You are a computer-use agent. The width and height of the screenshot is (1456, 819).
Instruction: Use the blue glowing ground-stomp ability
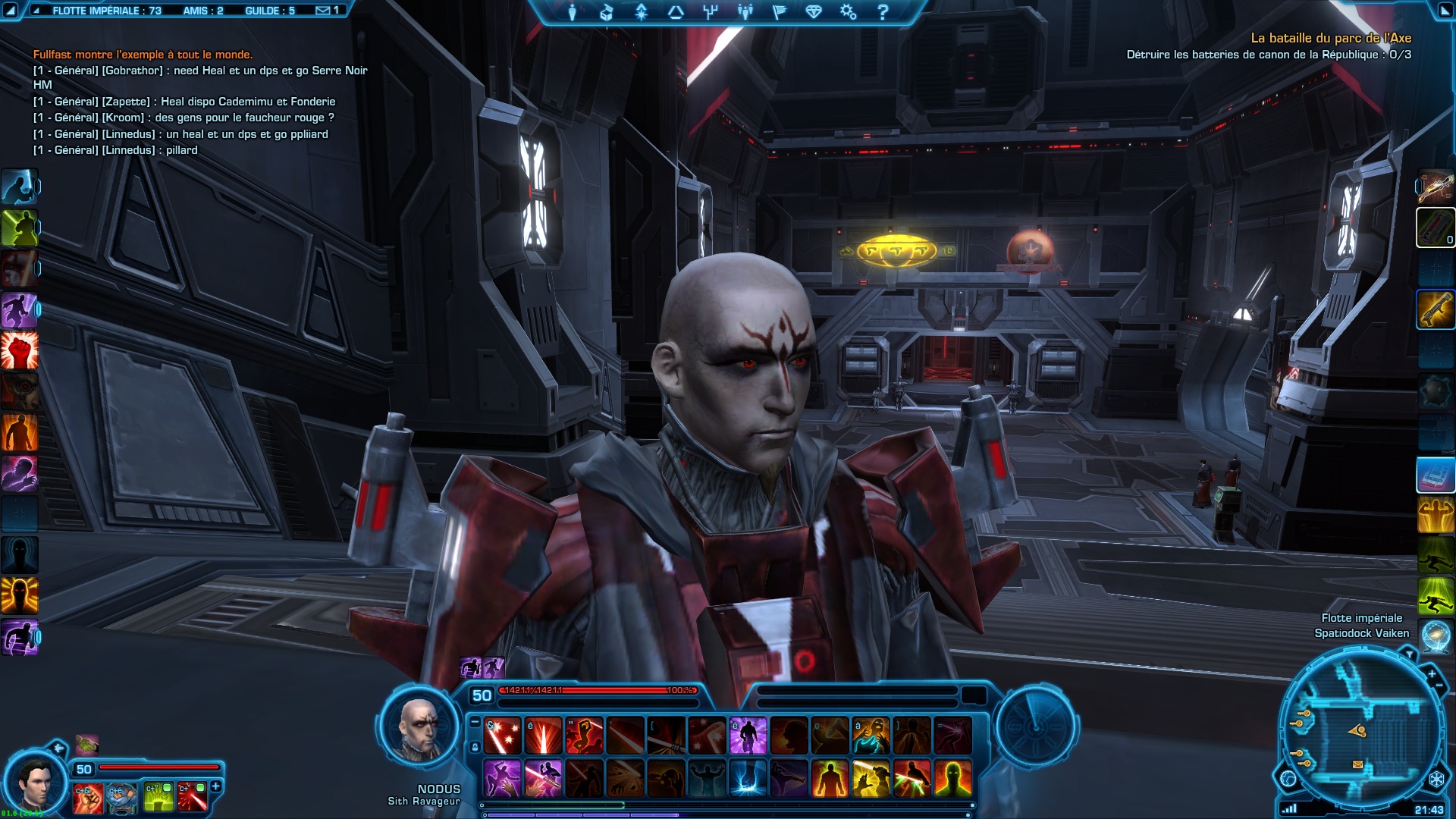748,779
